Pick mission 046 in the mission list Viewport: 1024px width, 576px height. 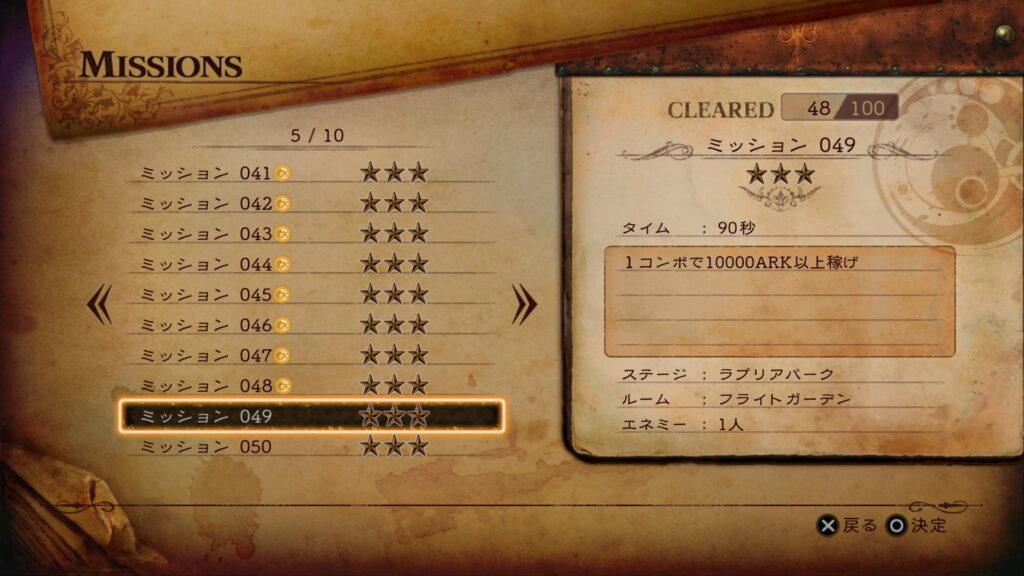click(310, 325)
